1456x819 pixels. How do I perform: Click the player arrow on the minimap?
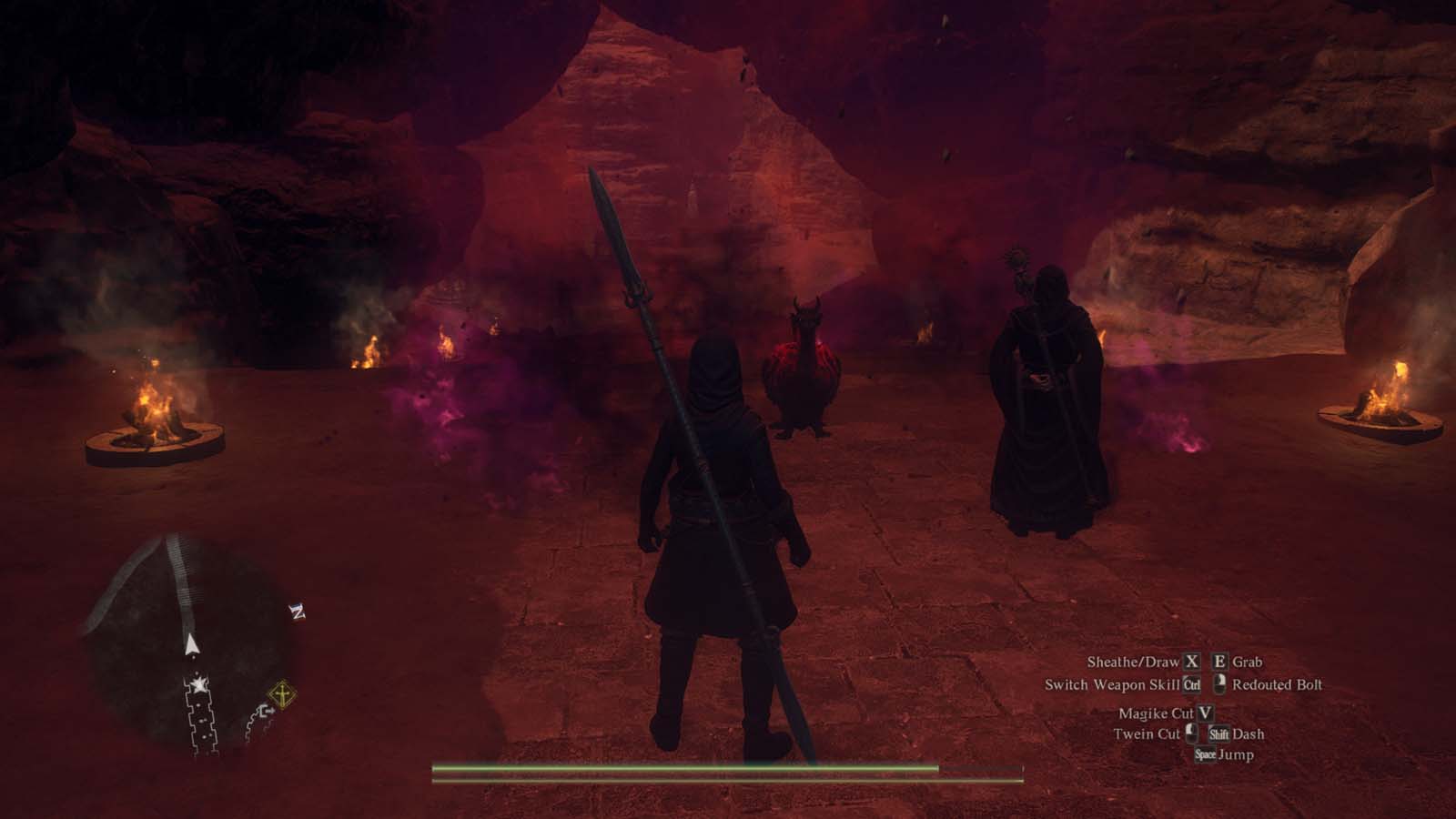point(192,645)
